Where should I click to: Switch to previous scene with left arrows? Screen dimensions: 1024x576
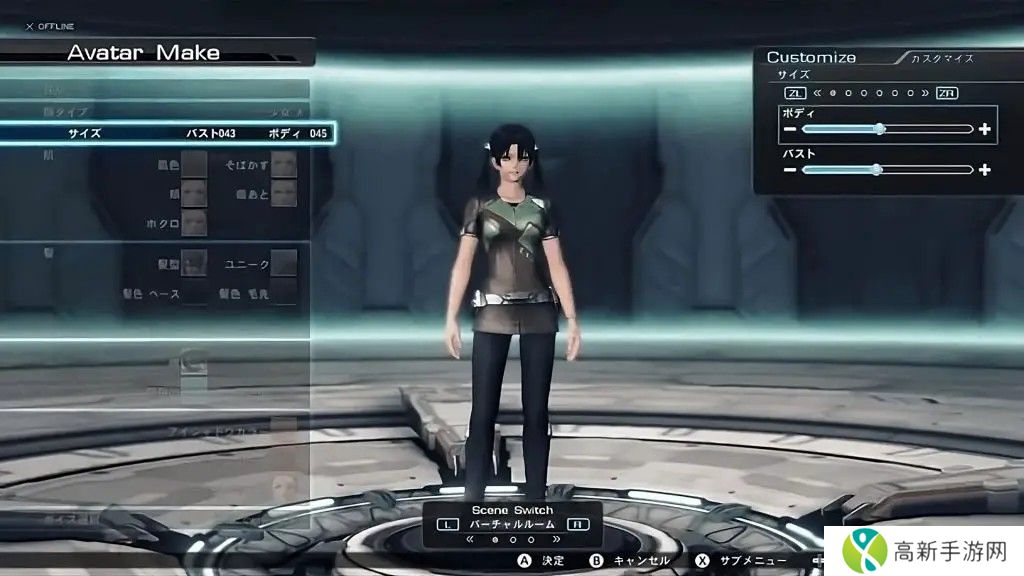[x=471, y=539]
